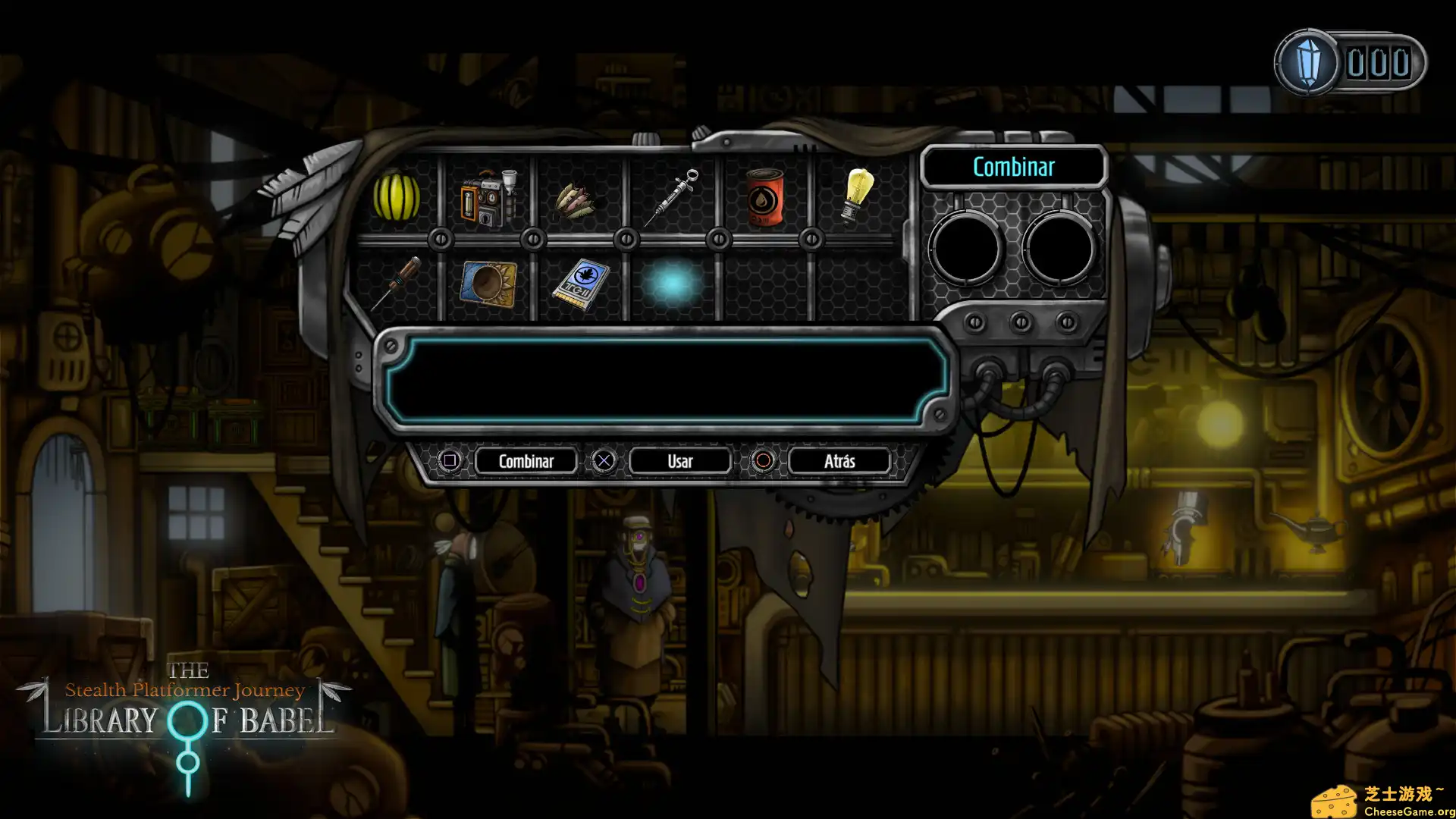Viewport: 1456px width, 819px height.
Task: Select the screwdriver inventory slot
Action: click(396, 284)
